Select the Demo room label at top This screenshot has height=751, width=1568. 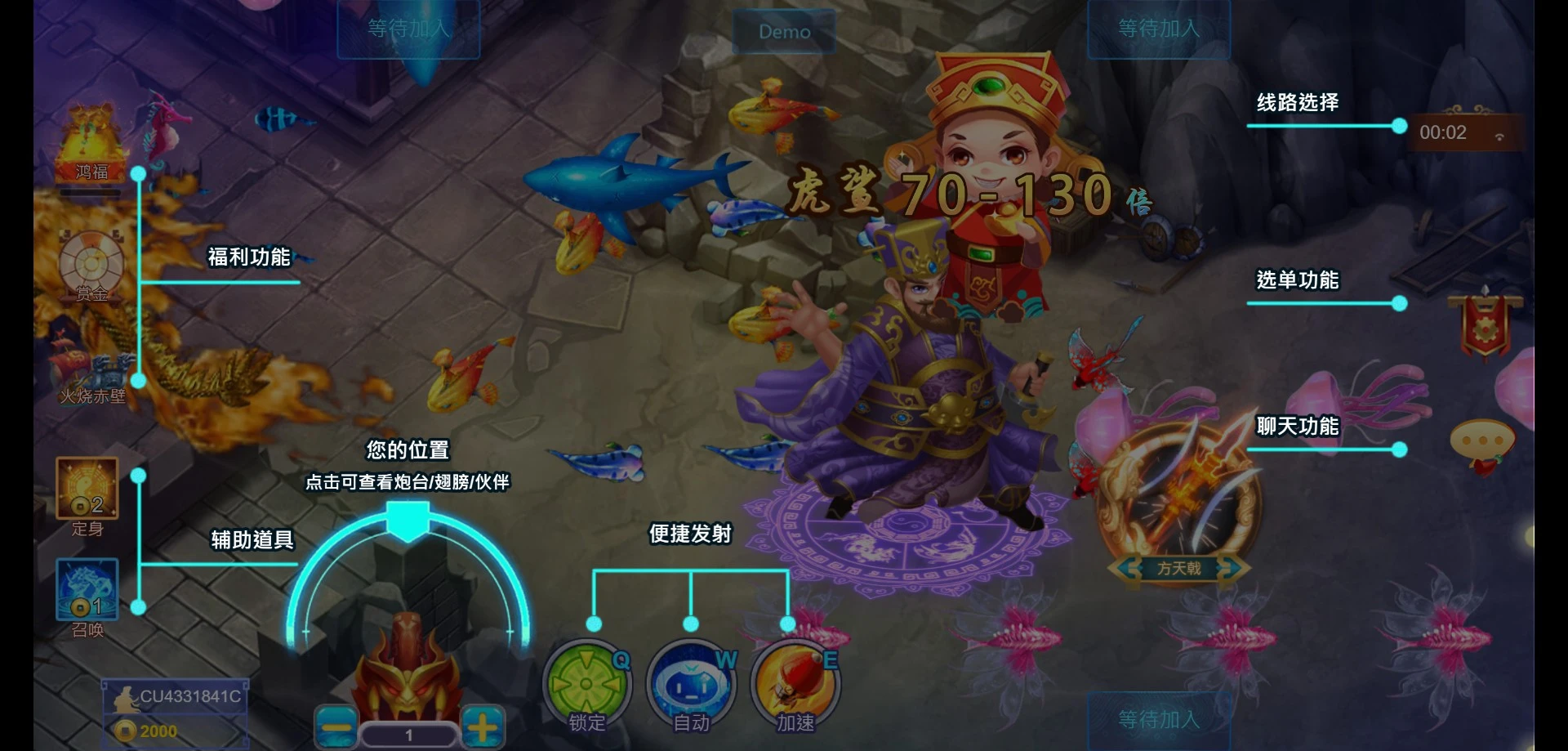(x=783, y=31)
